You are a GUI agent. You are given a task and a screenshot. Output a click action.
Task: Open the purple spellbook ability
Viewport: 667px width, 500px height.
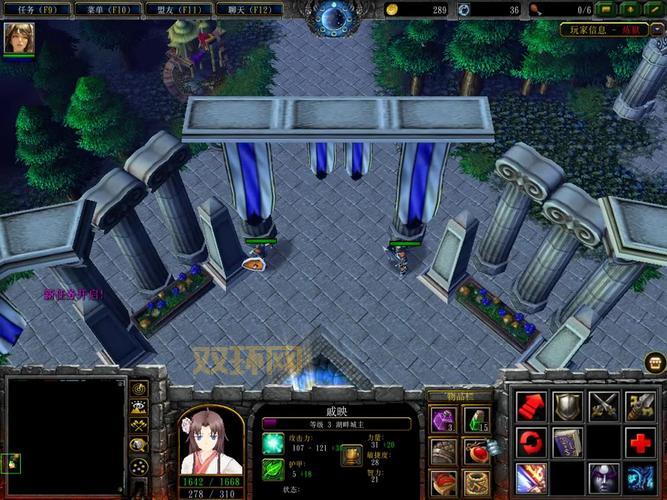567,441
